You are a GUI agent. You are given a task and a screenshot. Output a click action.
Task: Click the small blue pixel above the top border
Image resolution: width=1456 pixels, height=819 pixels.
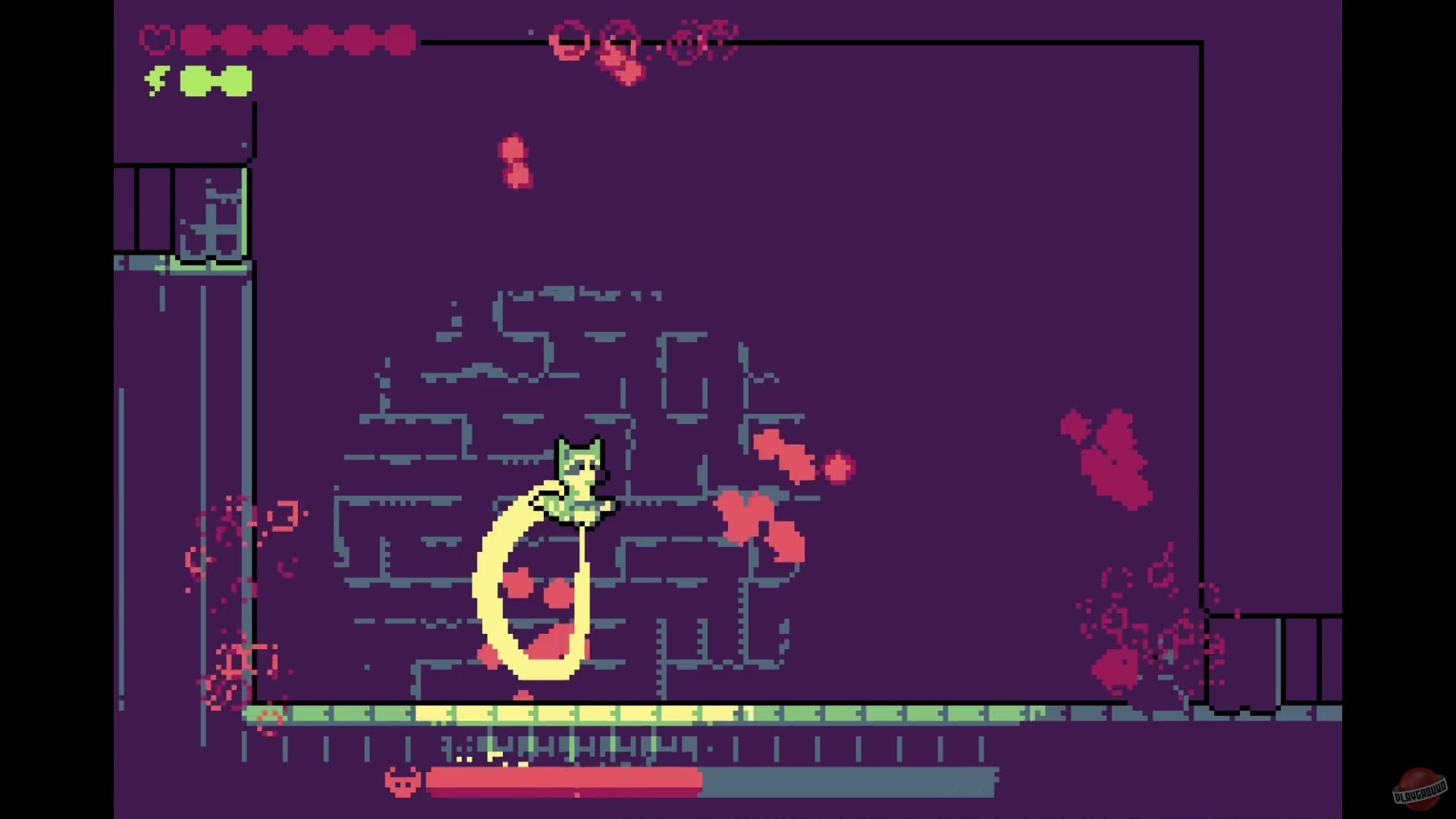pyautogui.click(x=530, y=32)
